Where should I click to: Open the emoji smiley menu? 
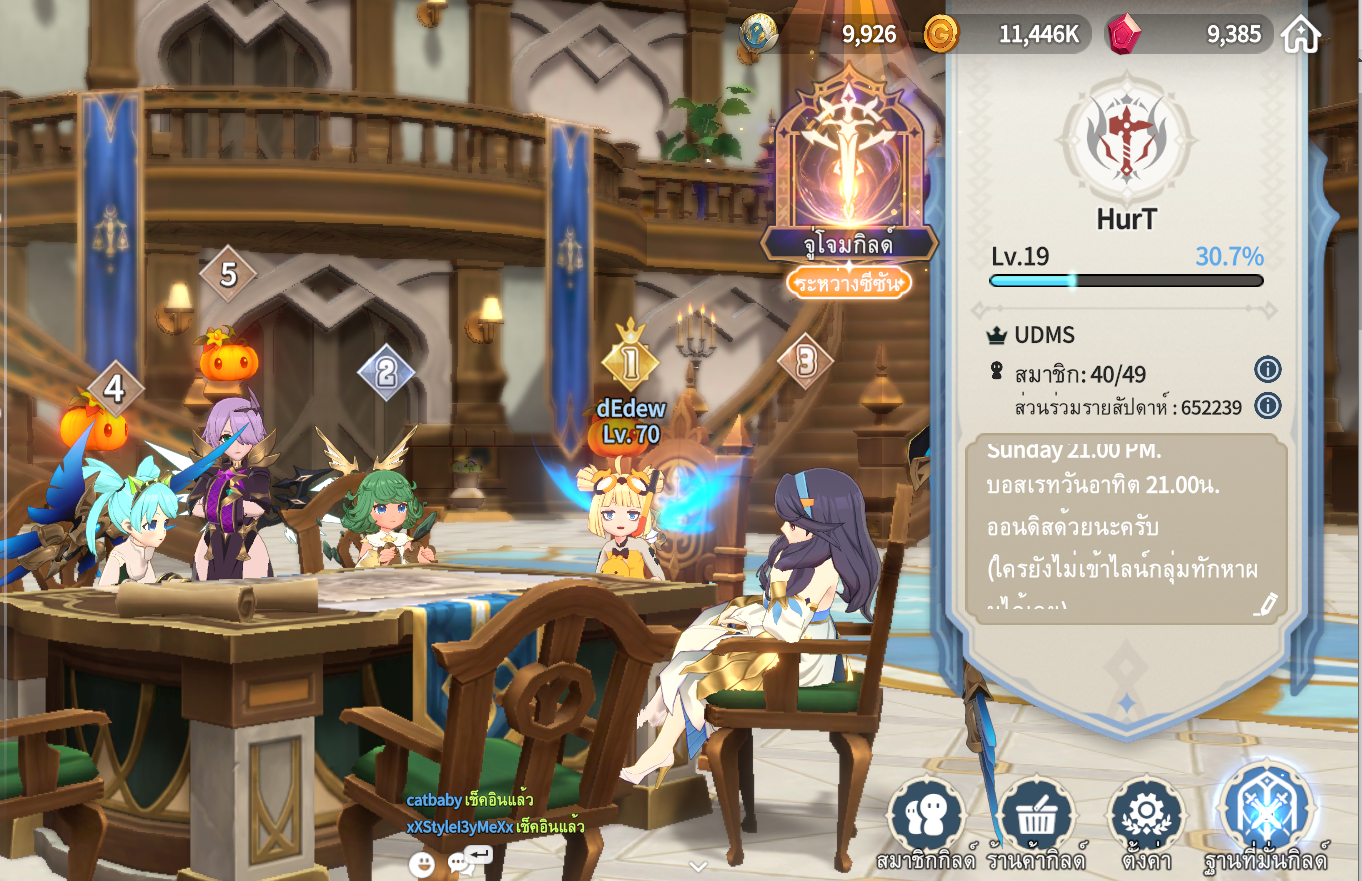(x=422, y=864)
